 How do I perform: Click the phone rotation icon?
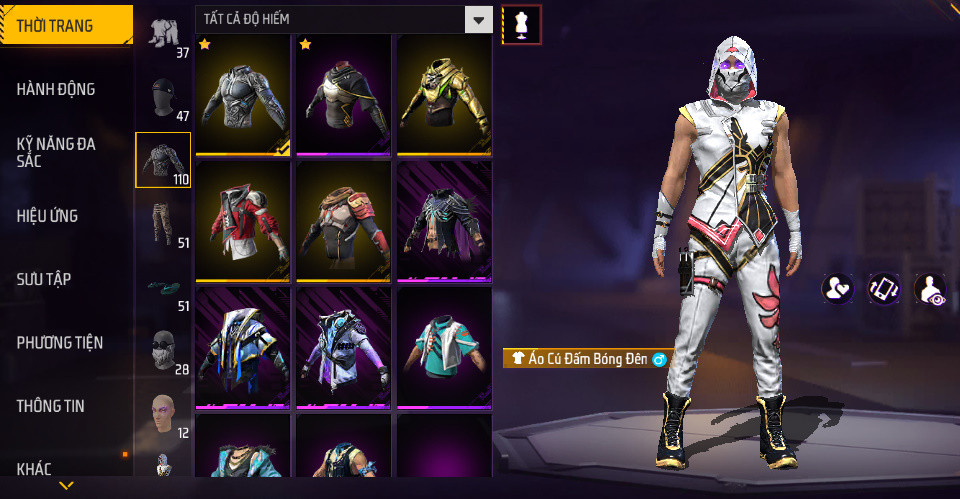(x=883, y=289)
